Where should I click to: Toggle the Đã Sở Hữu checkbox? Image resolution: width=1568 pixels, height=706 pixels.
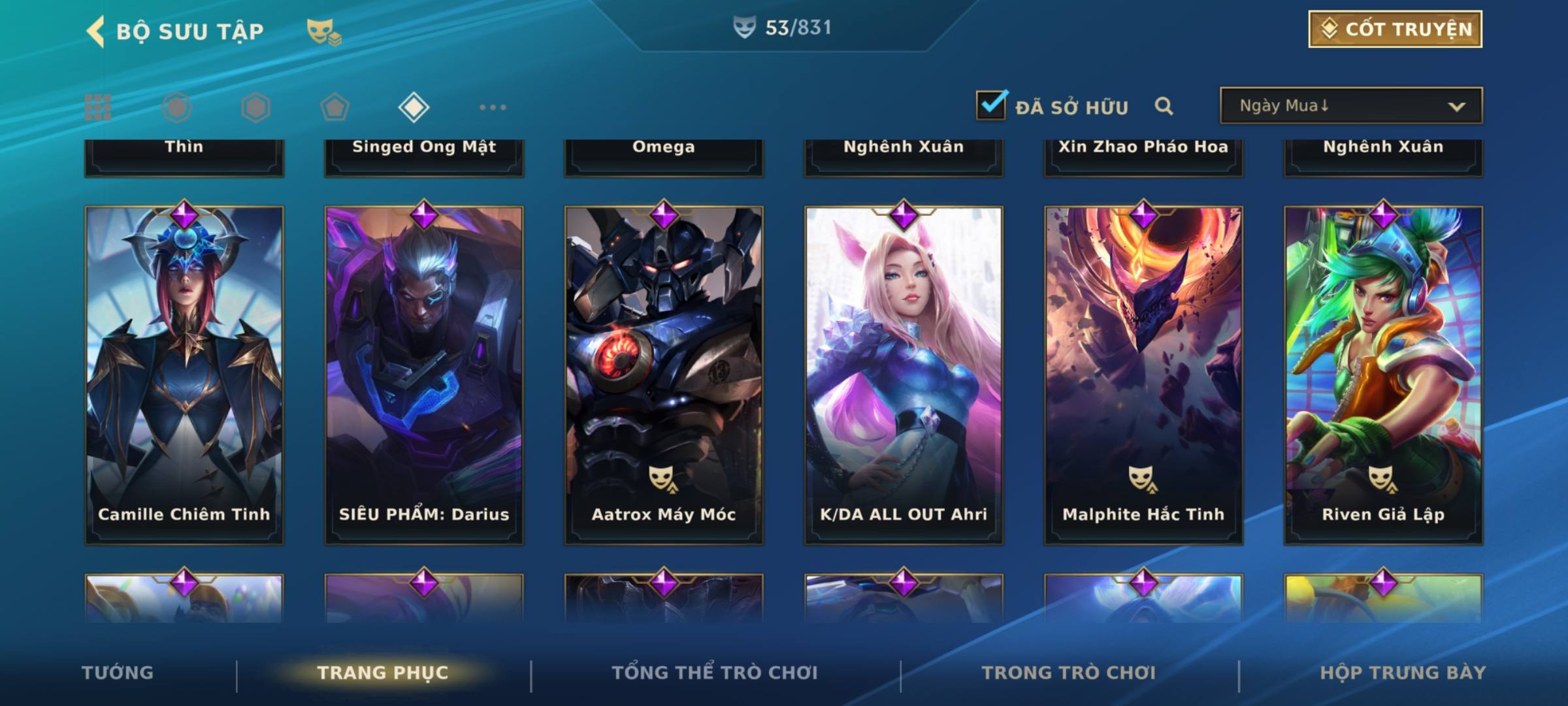(991, 105)
